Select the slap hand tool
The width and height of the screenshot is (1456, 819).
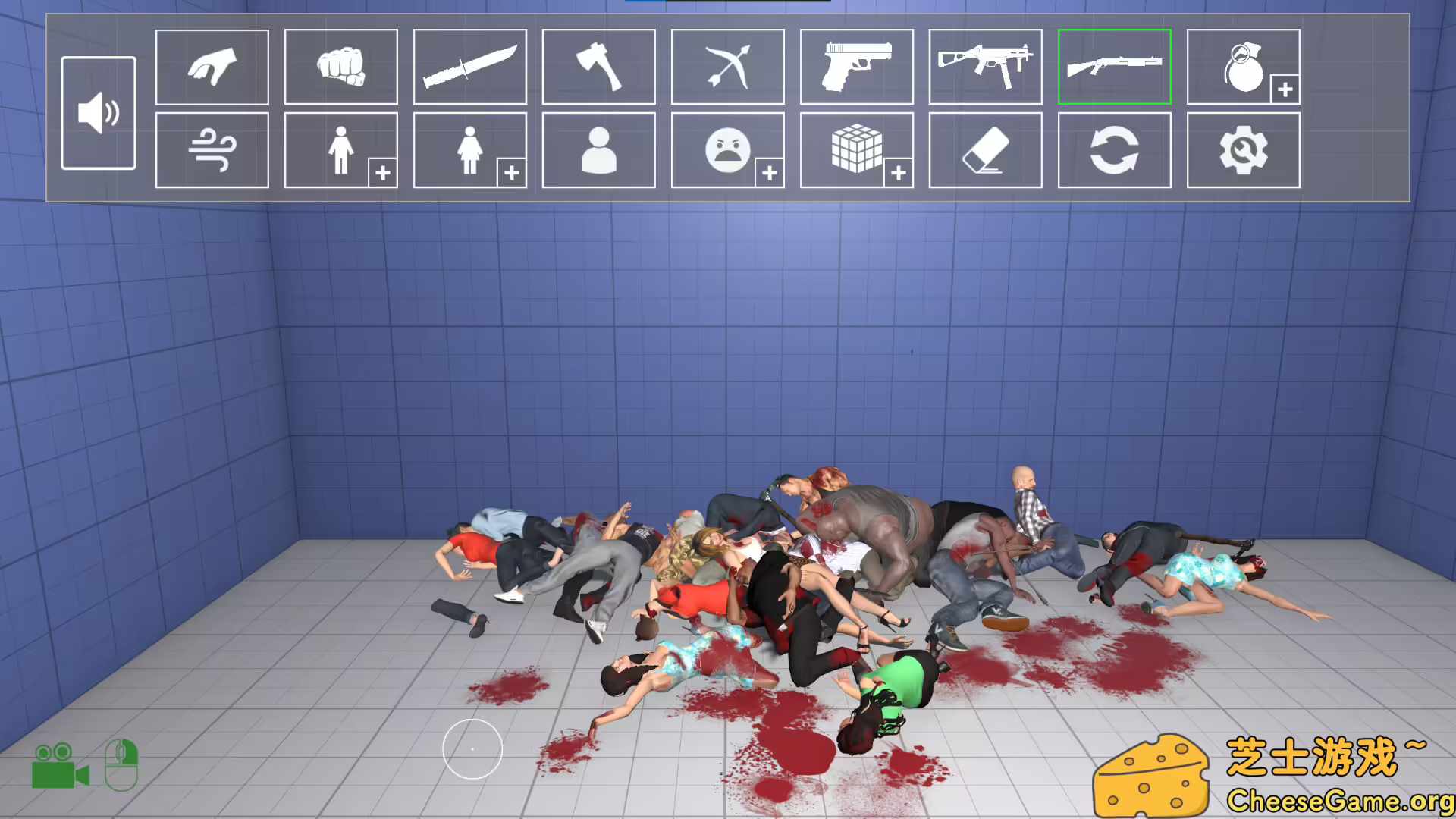tap(212, 67)
